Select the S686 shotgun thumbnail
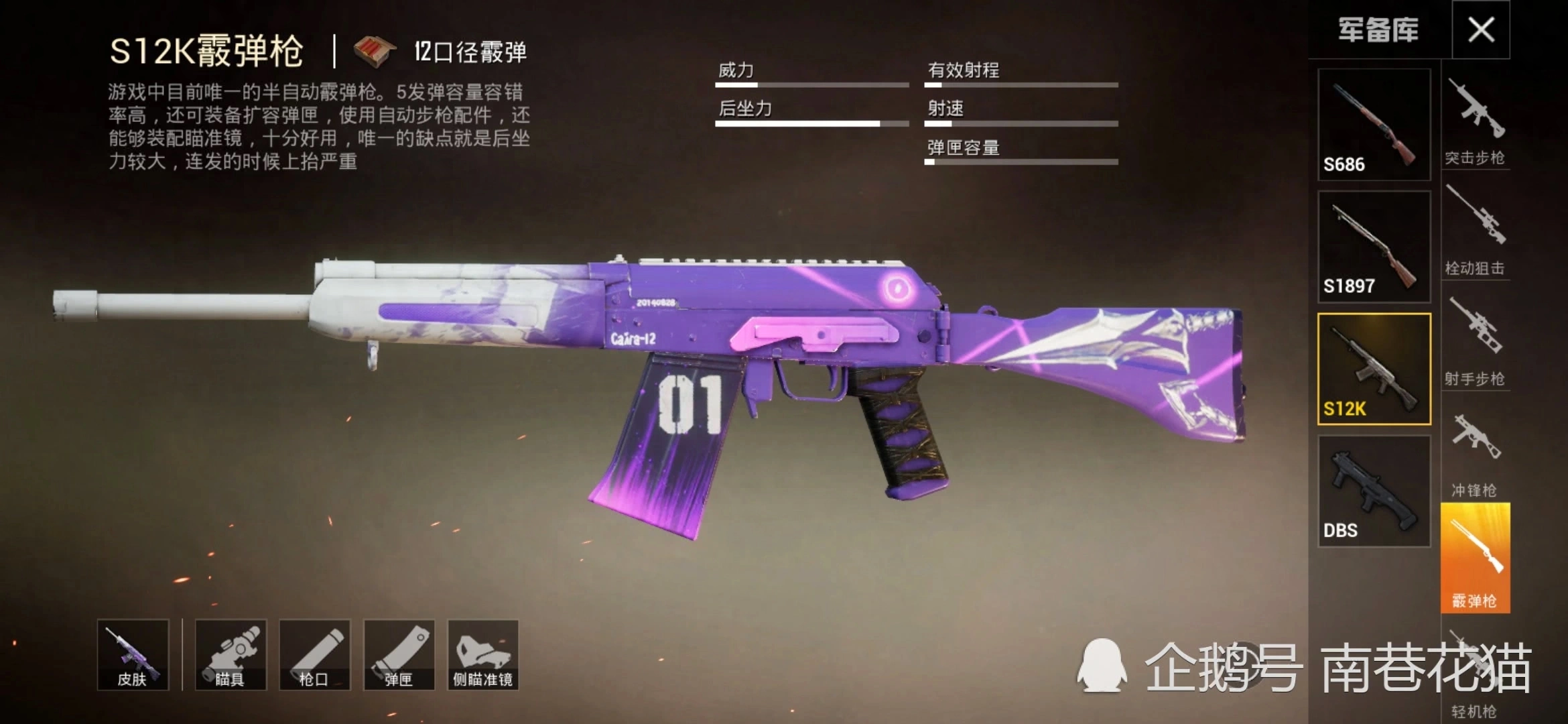Viewport: 1568px width, 724px height. tap(1374, 125)
